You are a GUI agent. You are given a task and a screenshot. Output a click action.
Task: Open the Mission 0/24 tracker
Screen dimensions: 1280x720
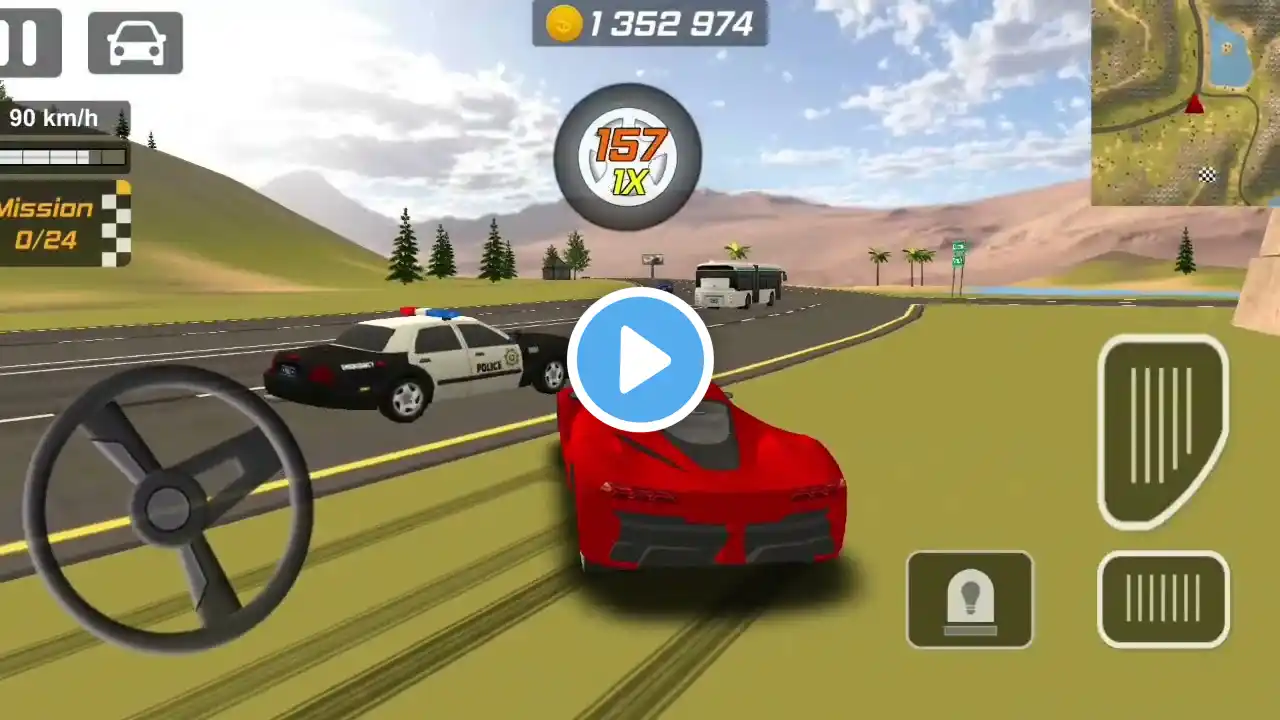pyautogui.click(x=62, y=223)
